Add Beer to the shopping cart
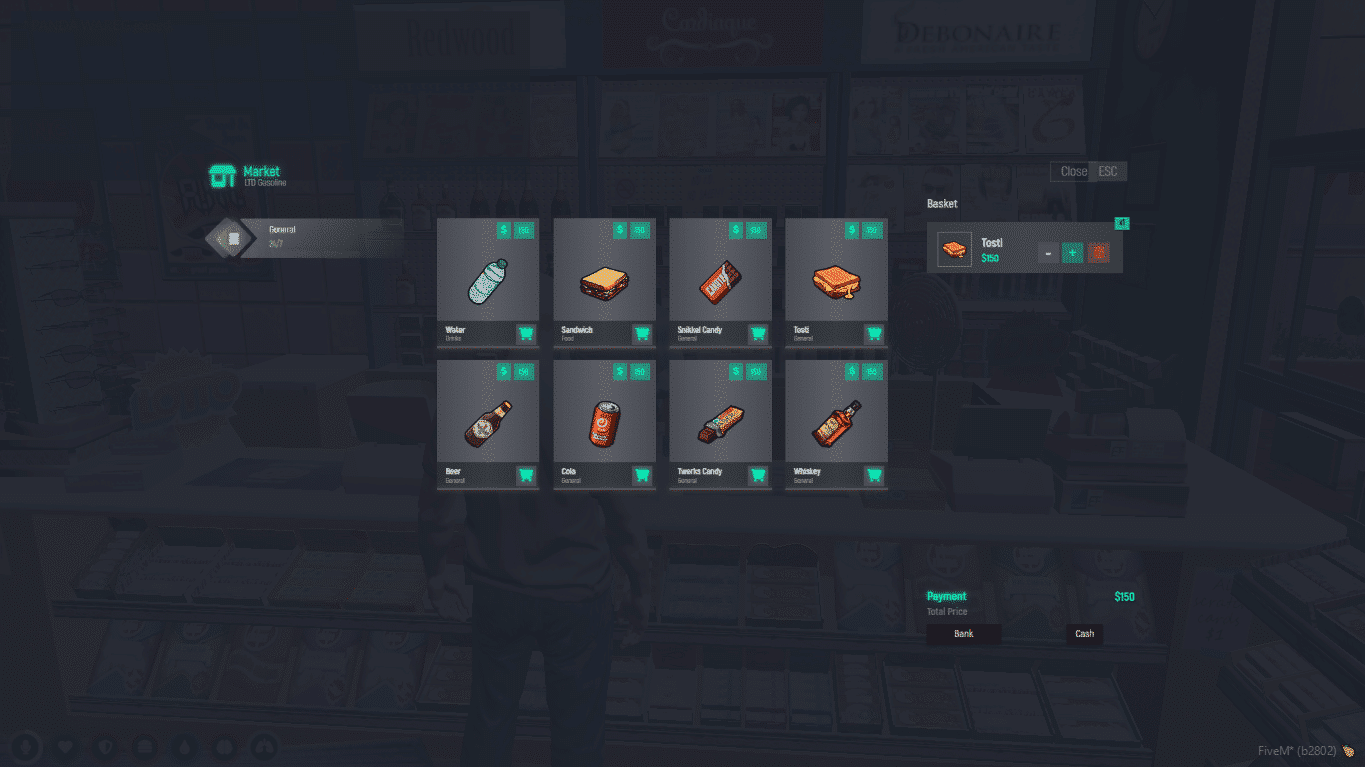 (526, 476)
